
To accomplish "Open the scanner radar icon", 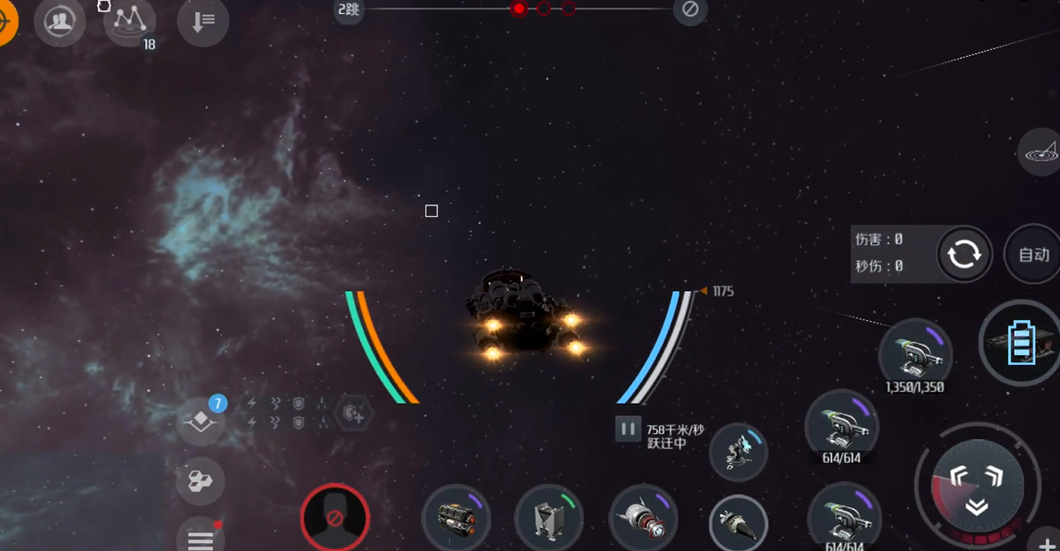I will [1040, 153].
